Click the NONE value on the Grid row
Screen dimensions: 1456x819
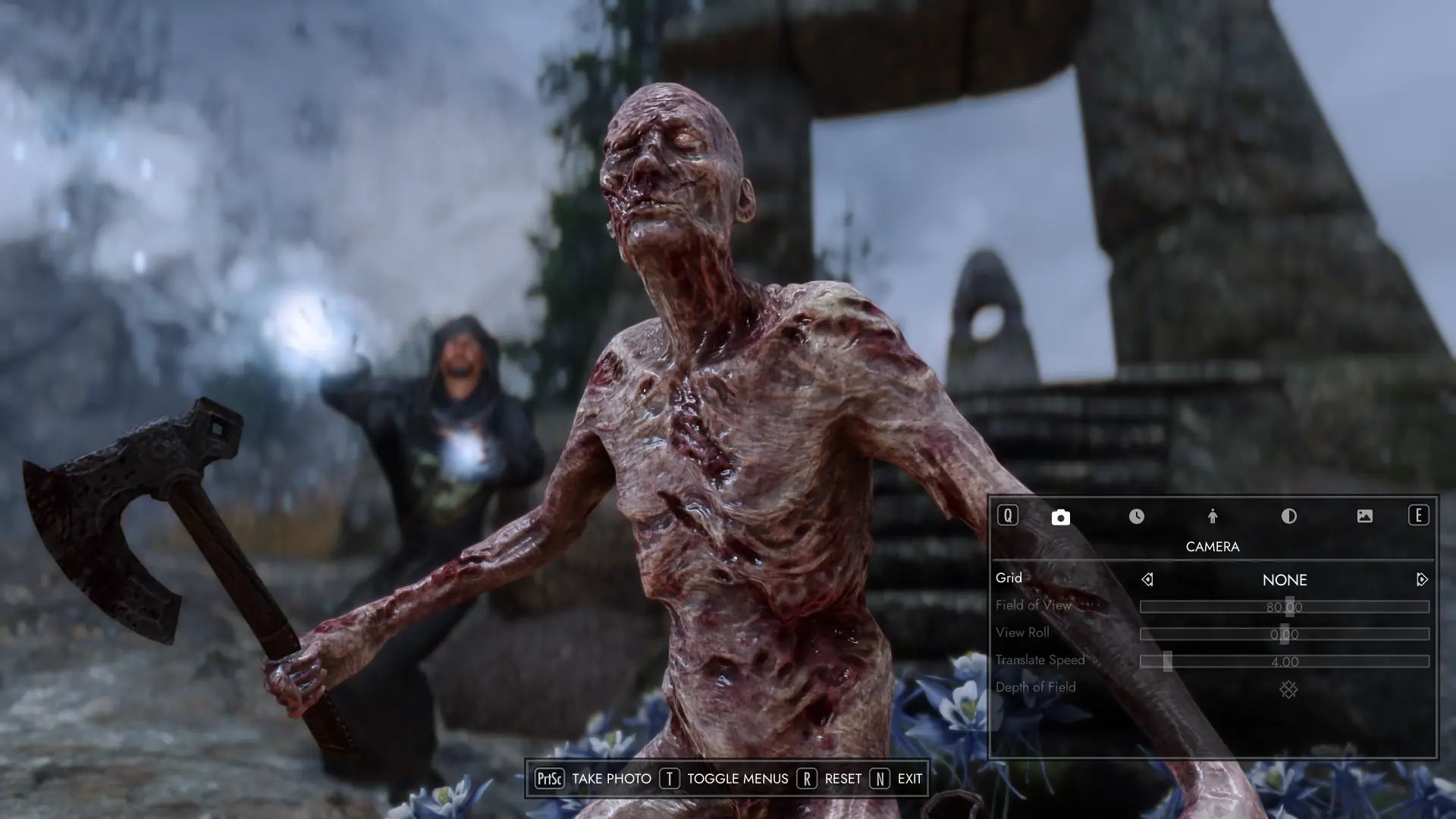[1285, 579]
